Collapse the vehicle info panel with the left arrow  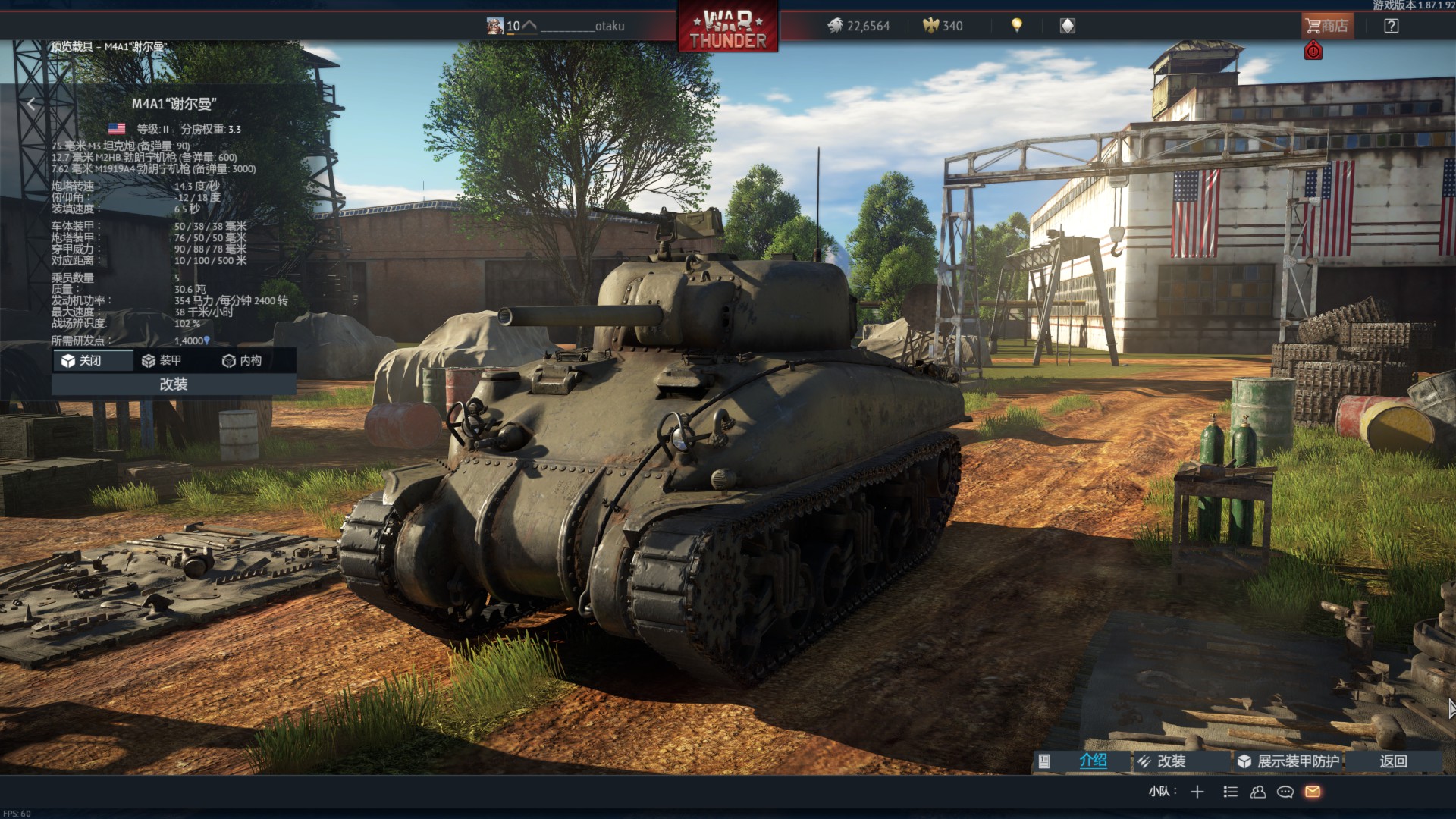pos(31,104)
